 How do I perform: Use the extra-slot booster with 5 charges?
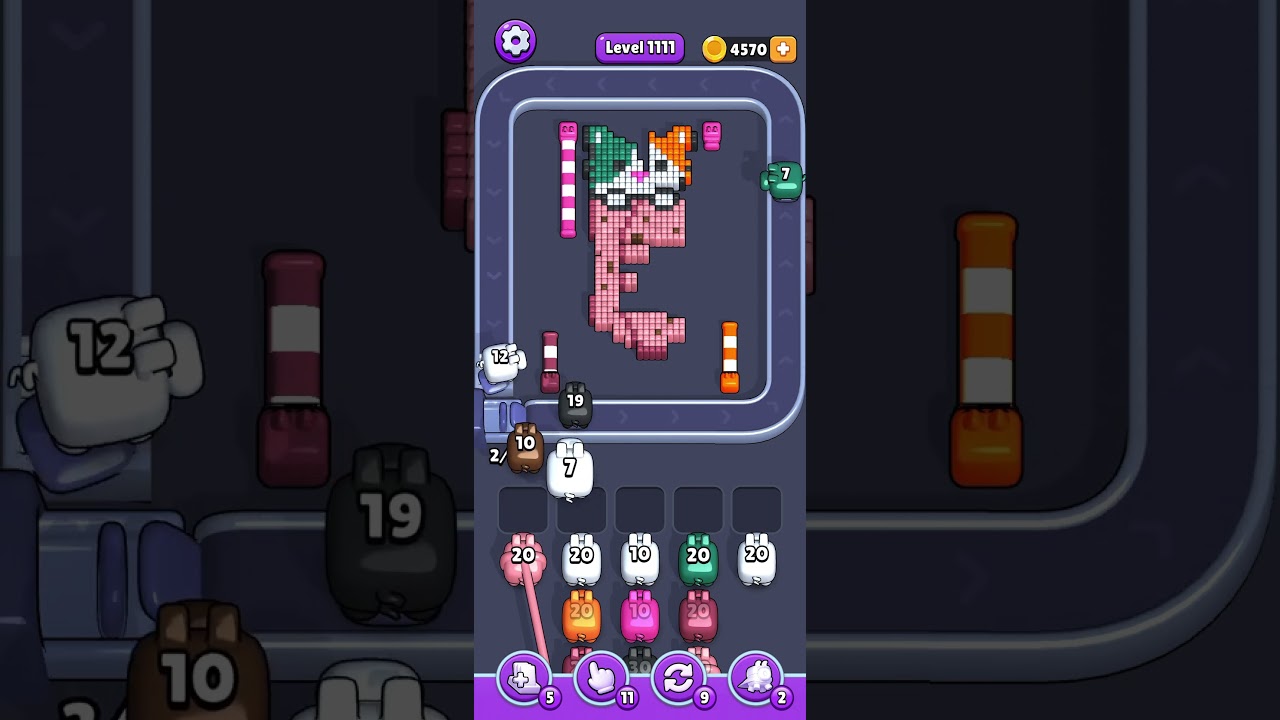(524, 680)
